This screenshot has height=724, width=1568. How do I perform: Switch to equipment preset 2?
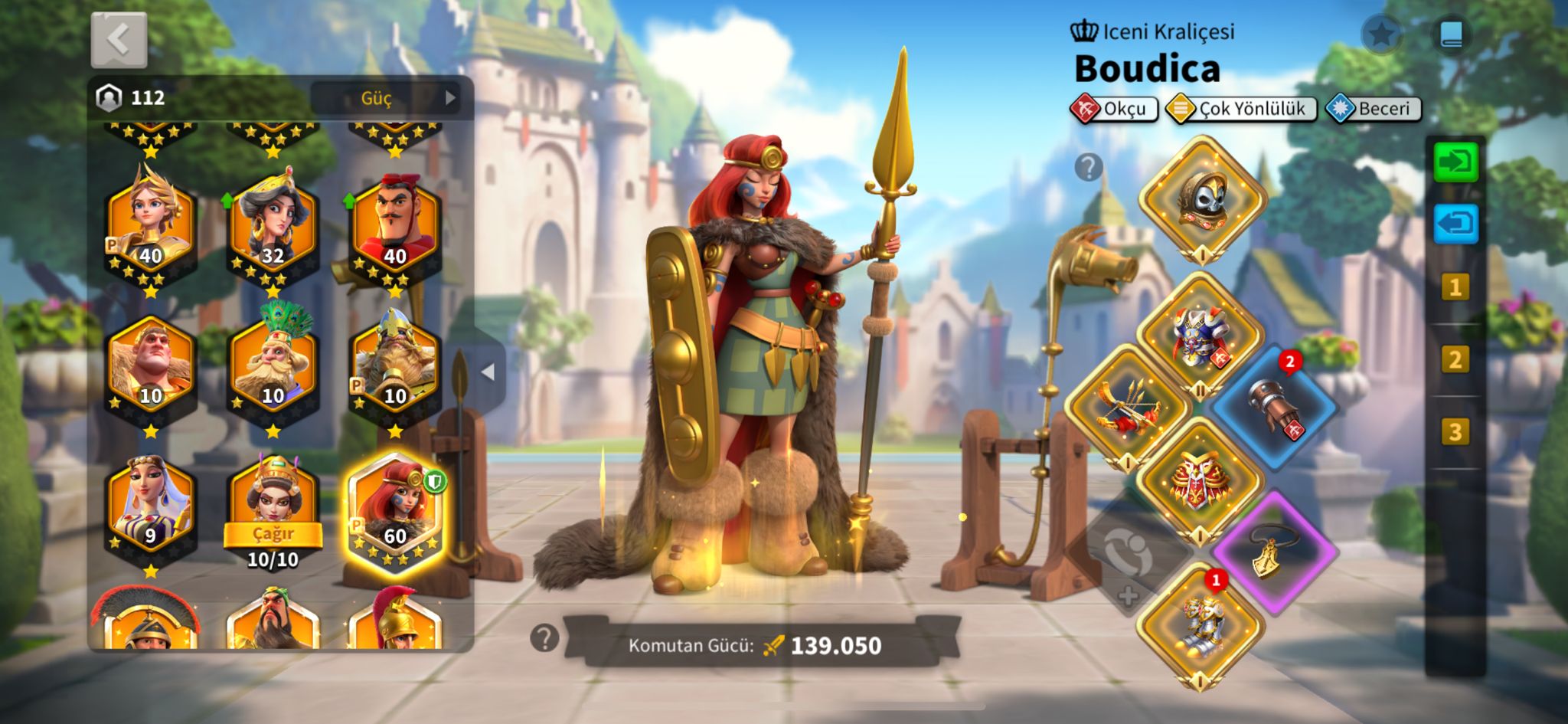[1455, 359]
